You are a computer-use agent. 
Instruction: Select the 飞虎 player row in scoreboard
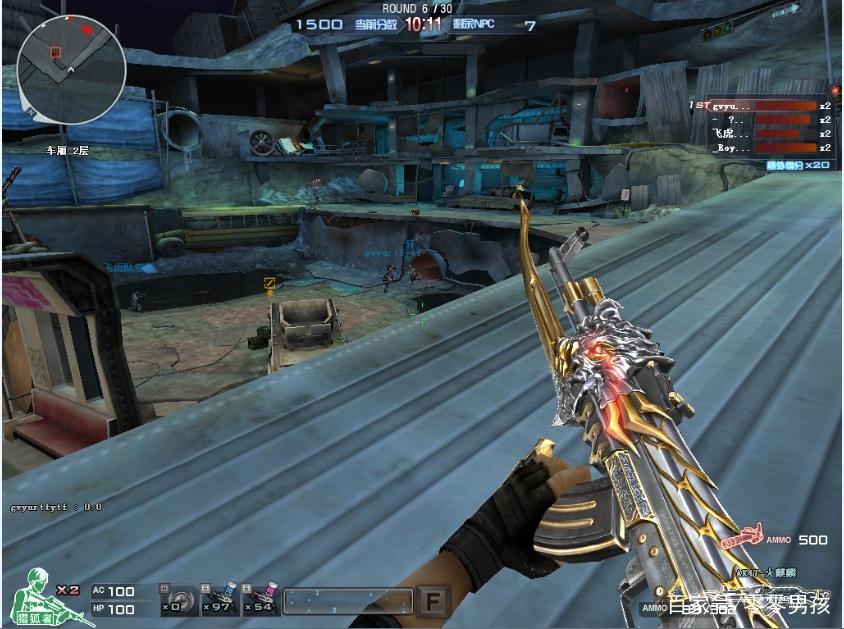click(762, 133)
